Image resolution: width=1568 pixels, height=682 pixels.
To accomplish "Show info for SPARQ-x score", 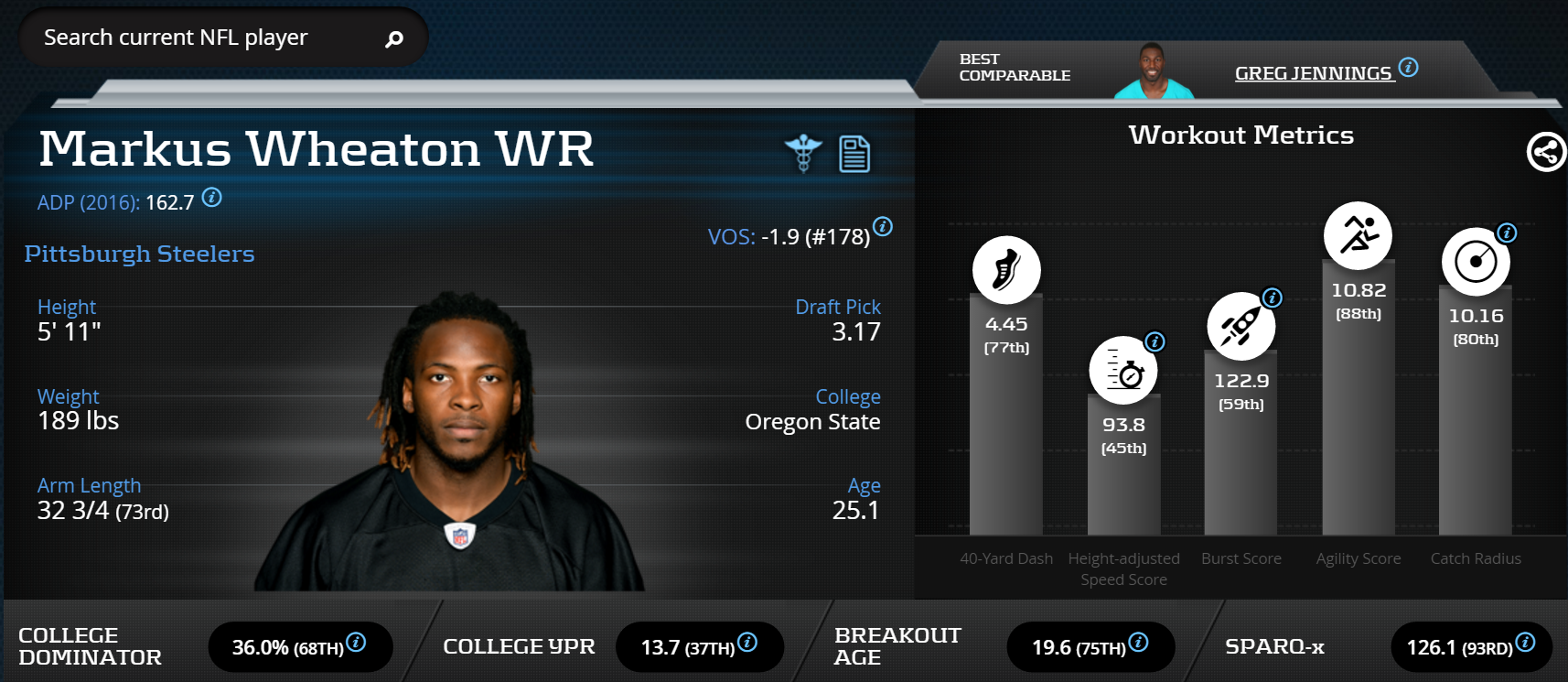I will tap(1525, 643).
